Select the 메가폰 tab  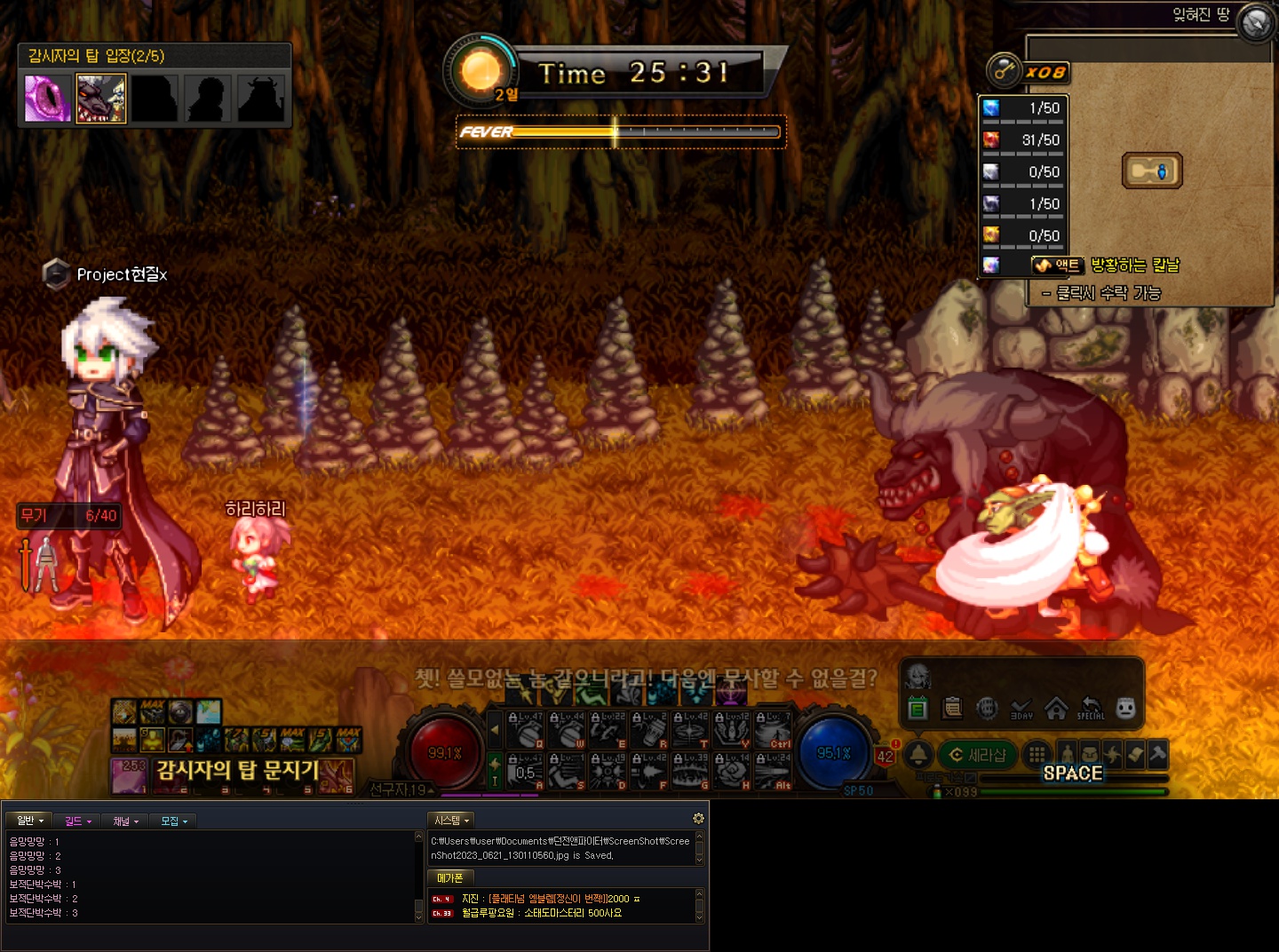(x=450, y=877)
